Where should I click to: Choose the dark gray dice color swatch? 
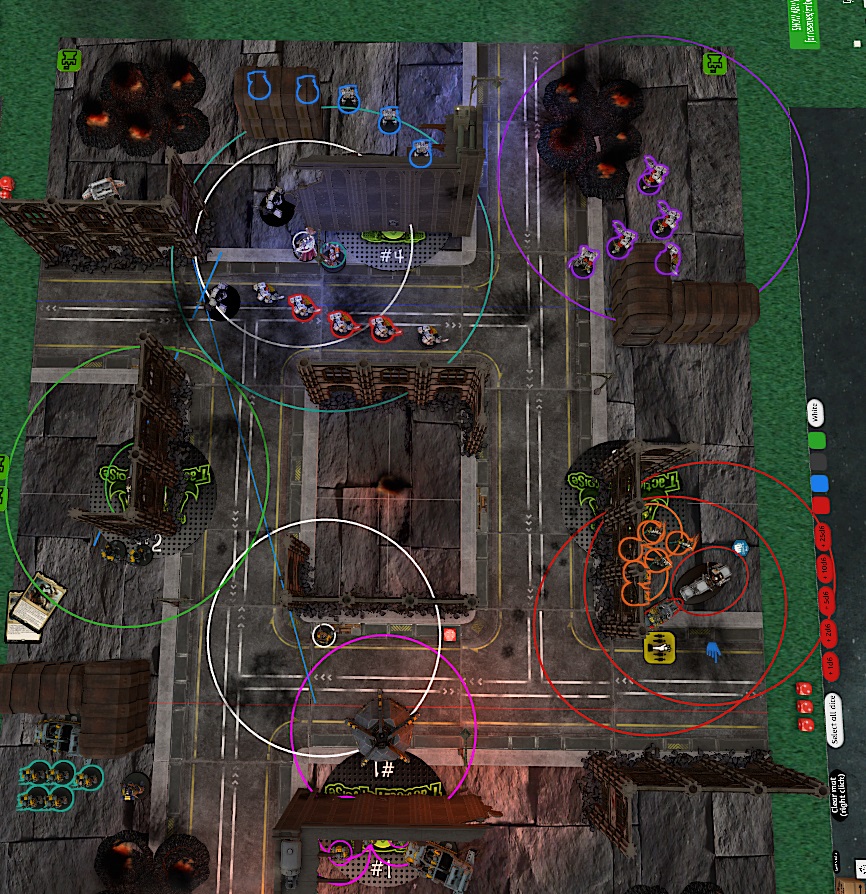819,462
